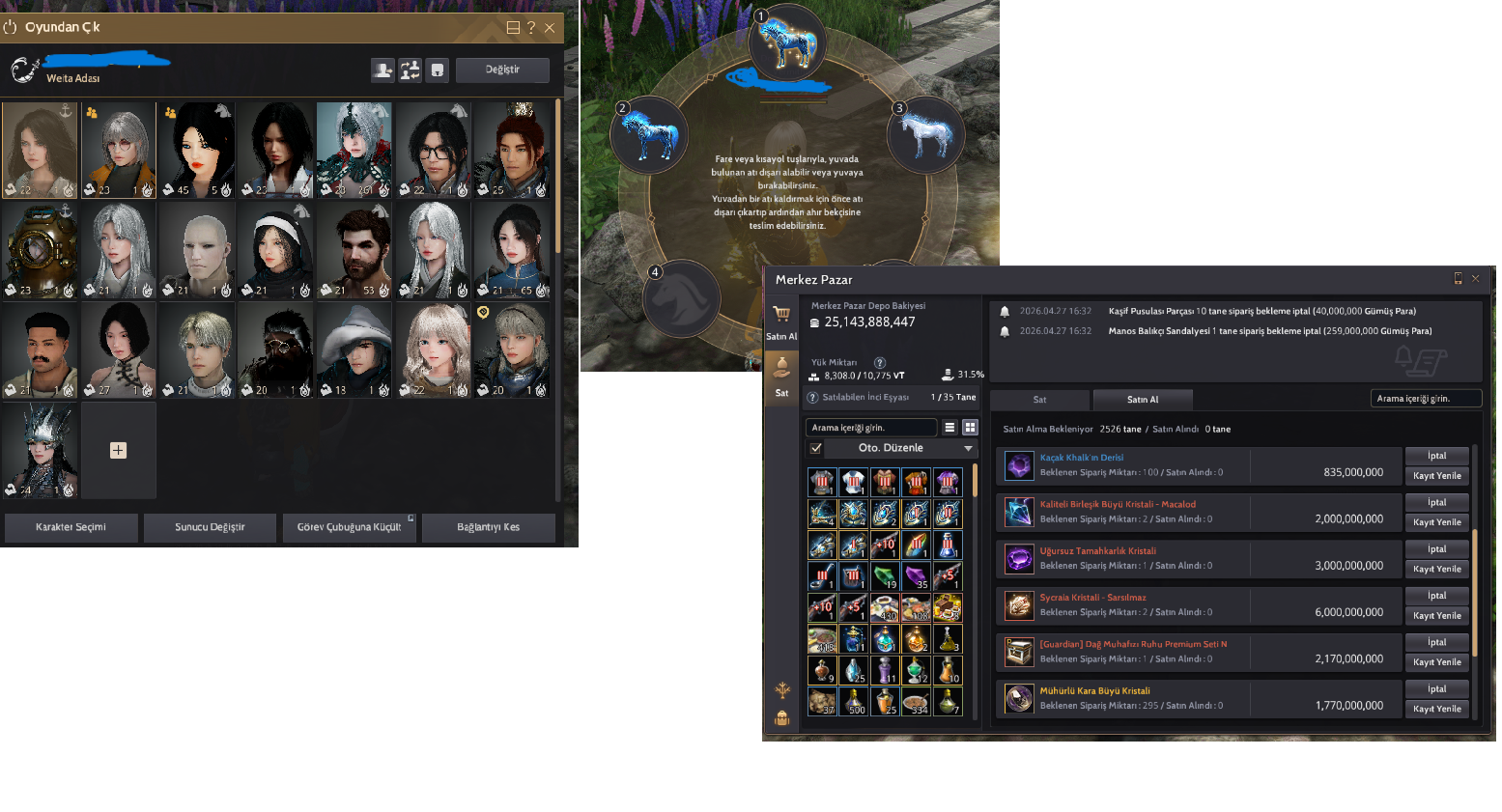Switch to the Satın Al tab

tap(1143, 399)
